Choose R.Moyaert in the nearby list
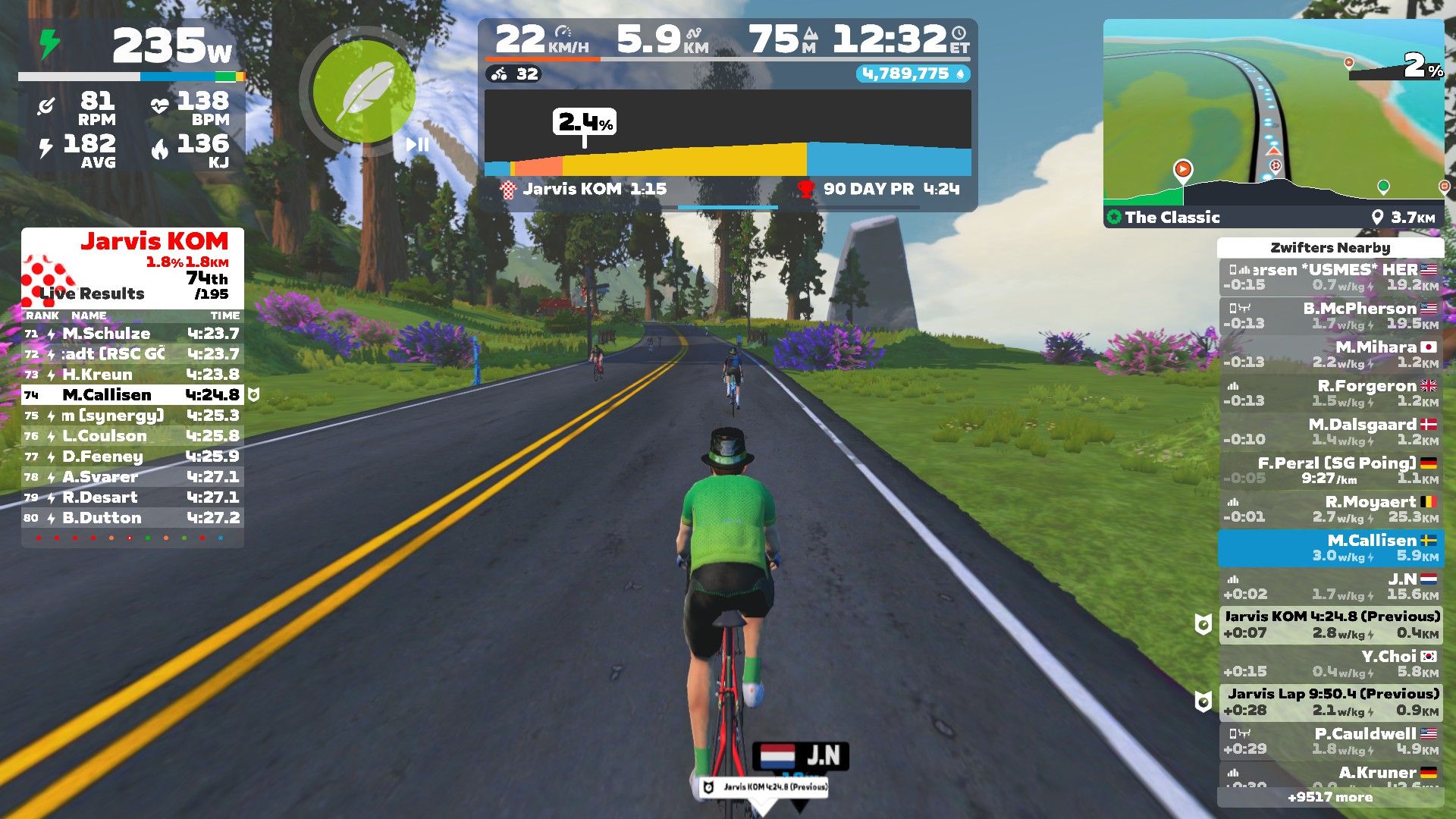The height and width of the screenshot is (819, 1456). click(1331, 509)
